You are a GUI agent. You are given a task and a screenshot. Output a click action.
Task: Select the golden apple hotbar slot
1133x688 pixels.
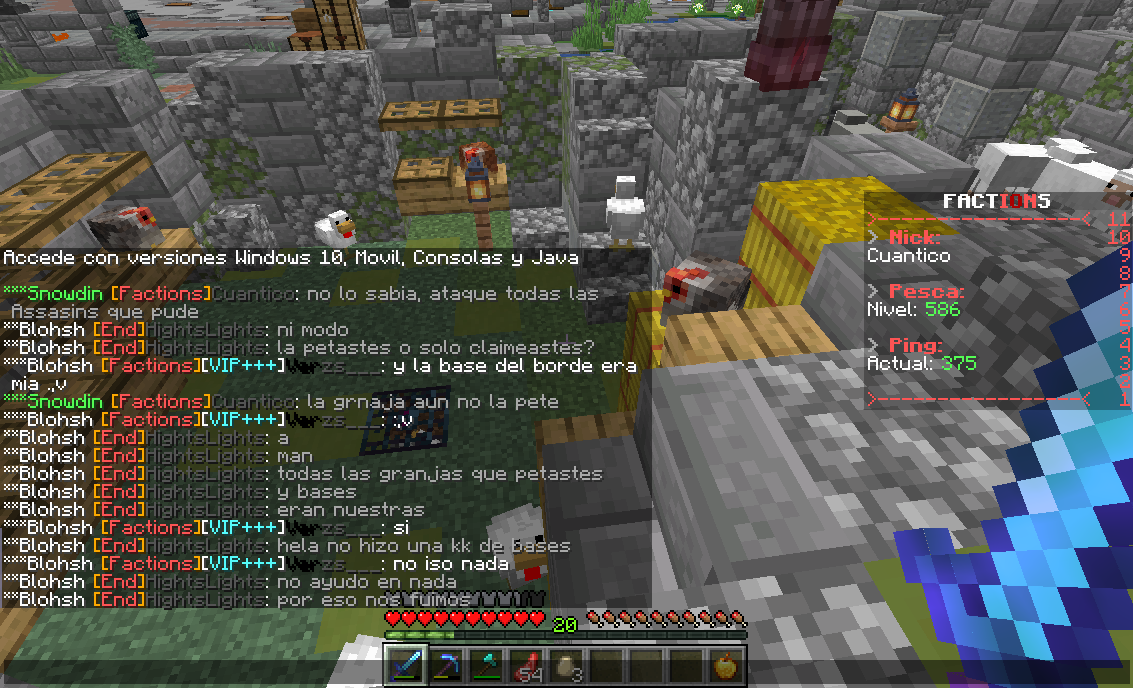[728, 666]
